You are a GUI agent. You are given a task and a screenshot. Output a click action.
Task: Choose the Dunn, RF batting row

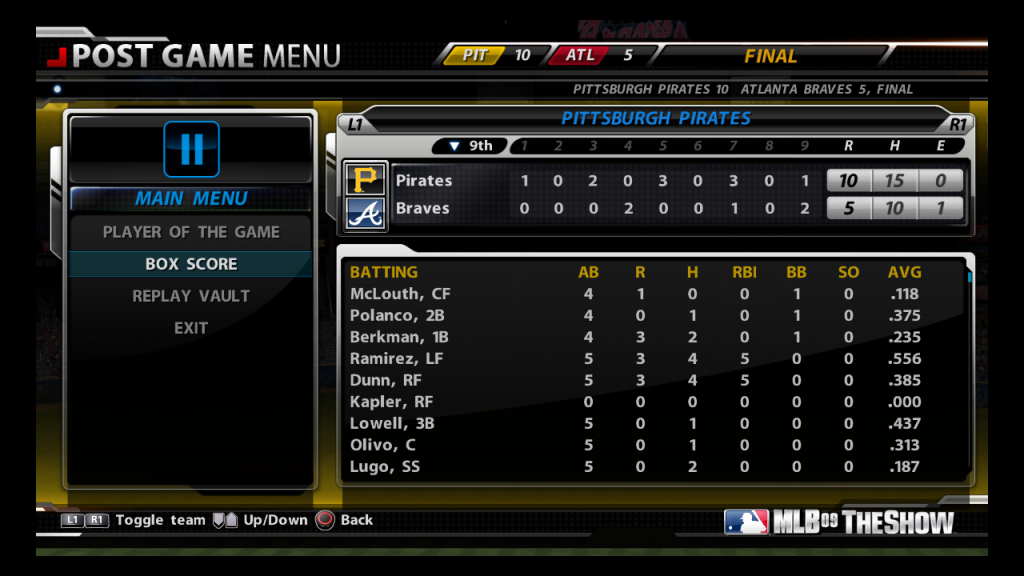(x=650, y=380)
